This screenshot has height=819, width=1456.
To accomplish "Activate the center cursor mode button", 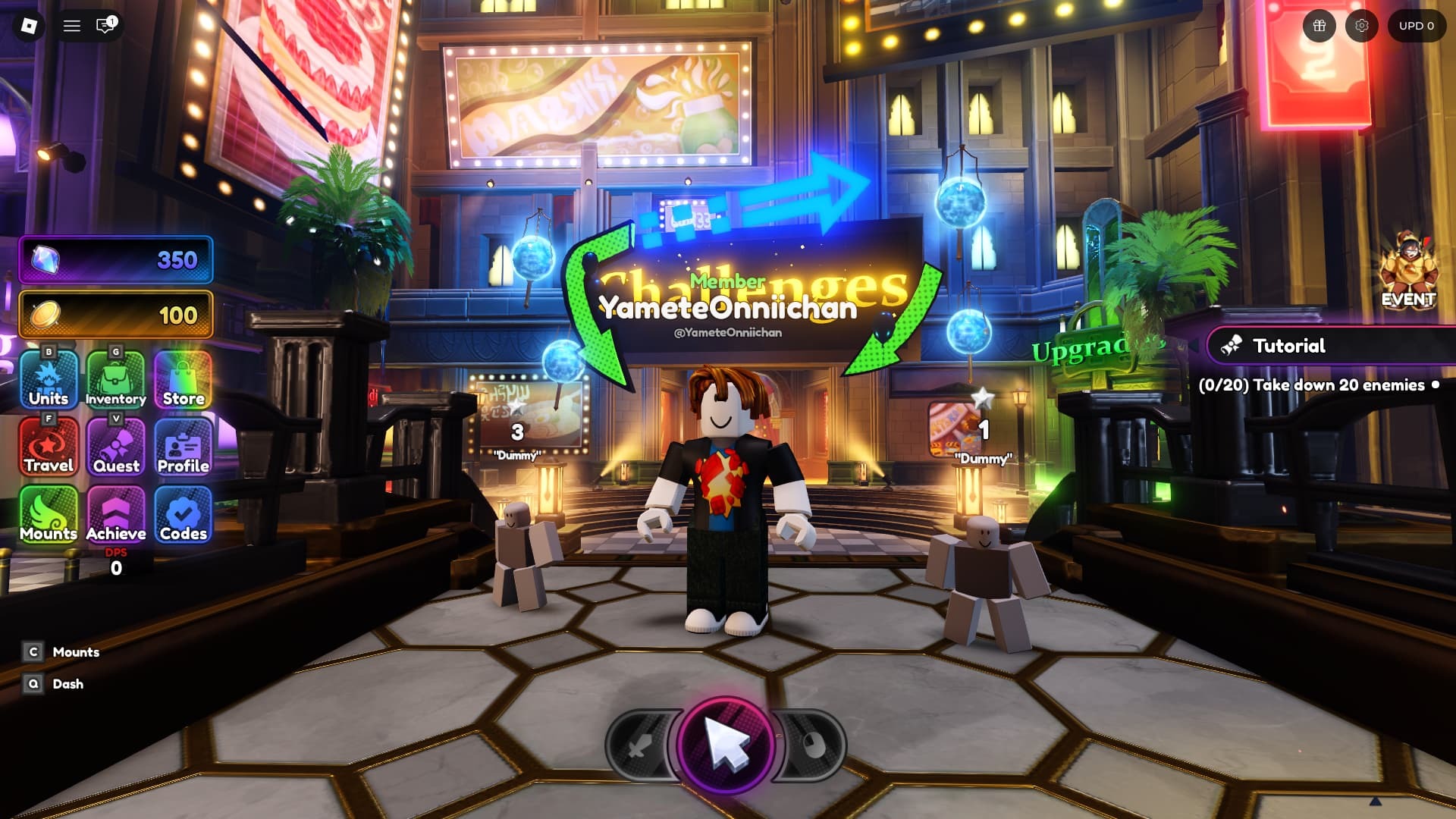I will coord(726,745).
